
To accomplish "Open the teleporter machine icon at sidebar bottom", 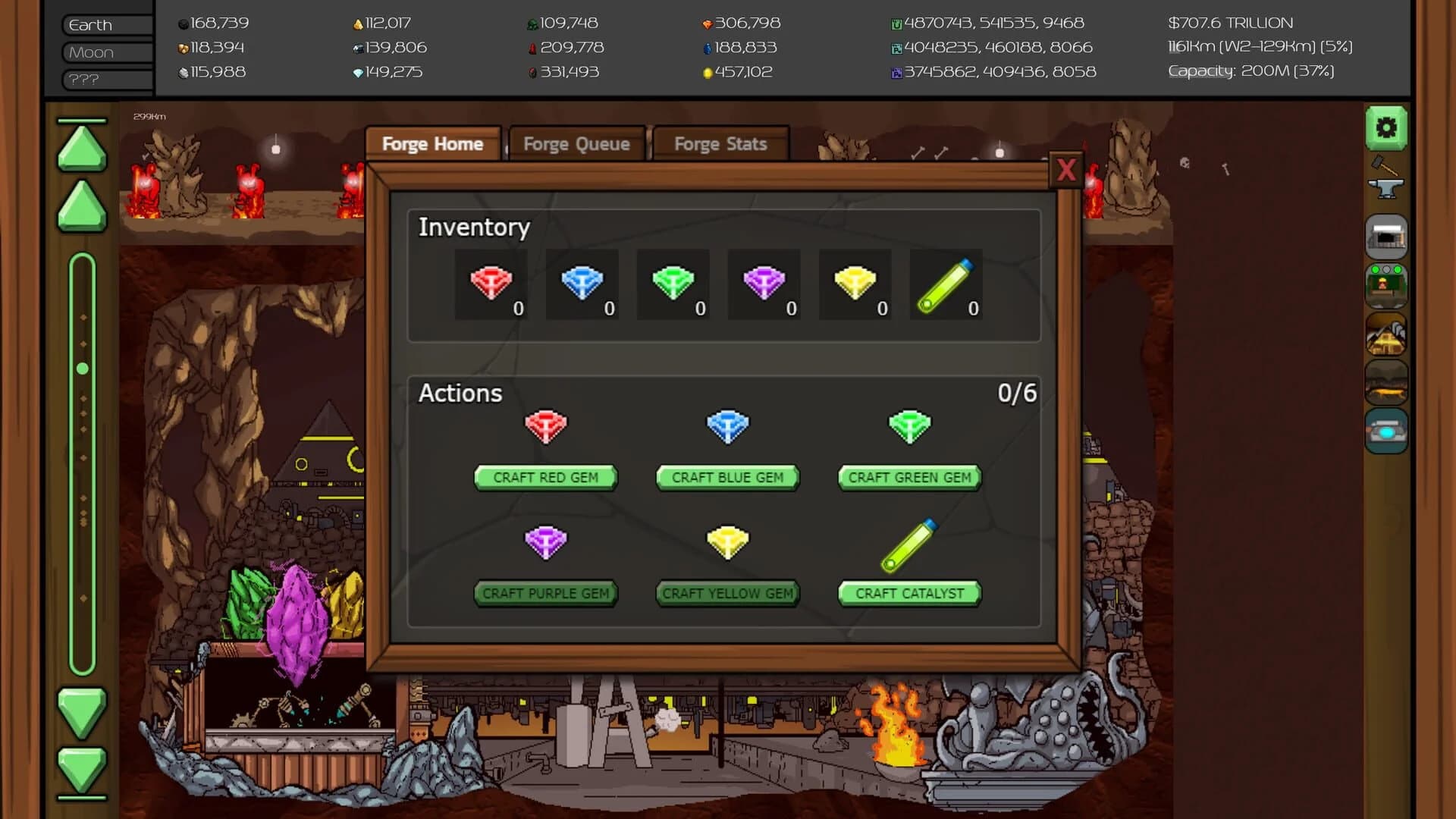I will (x=1386, y=429).
